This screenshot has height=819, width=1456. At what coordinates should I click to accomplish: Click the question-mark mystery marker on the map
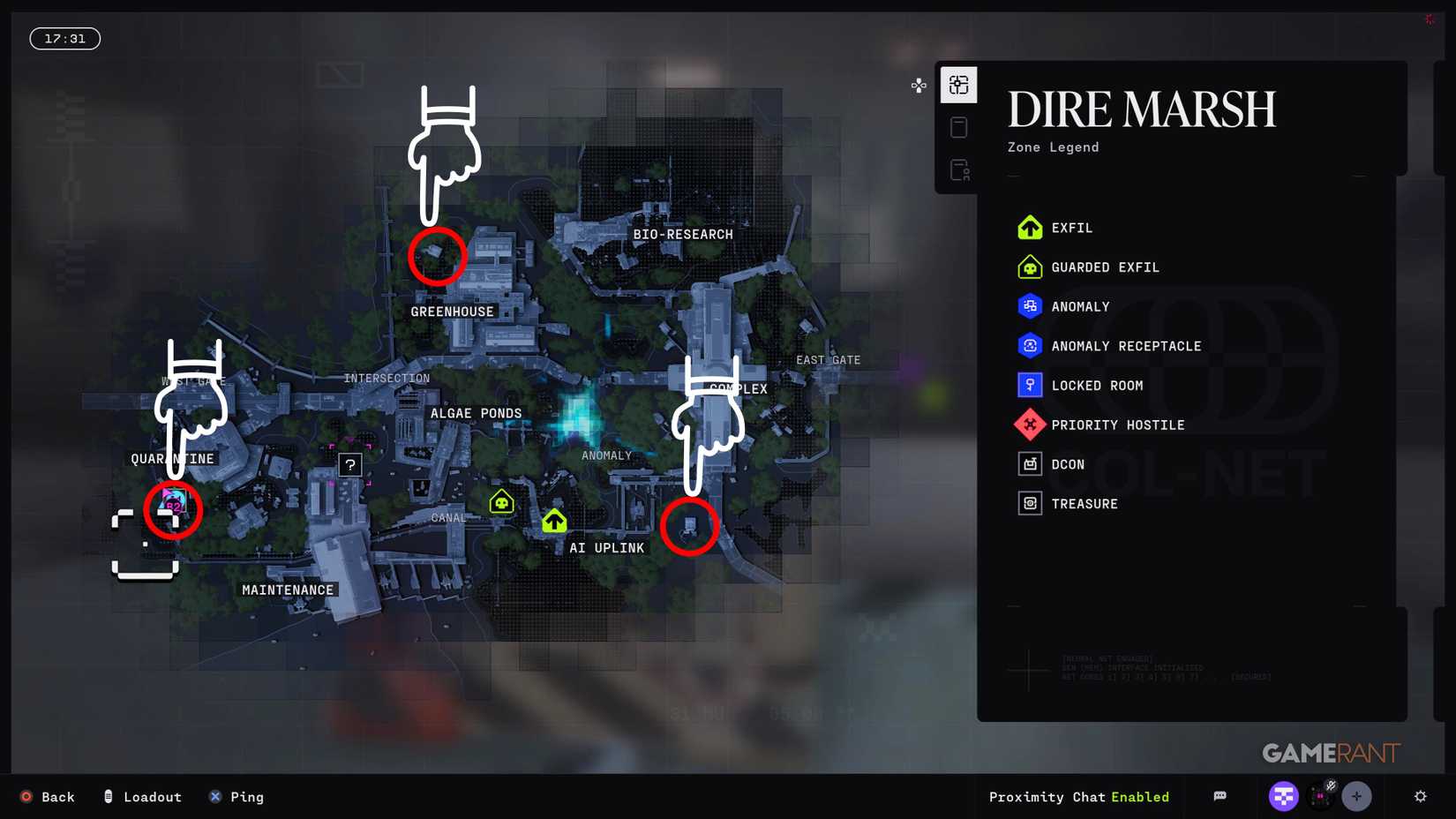(349, 464)
